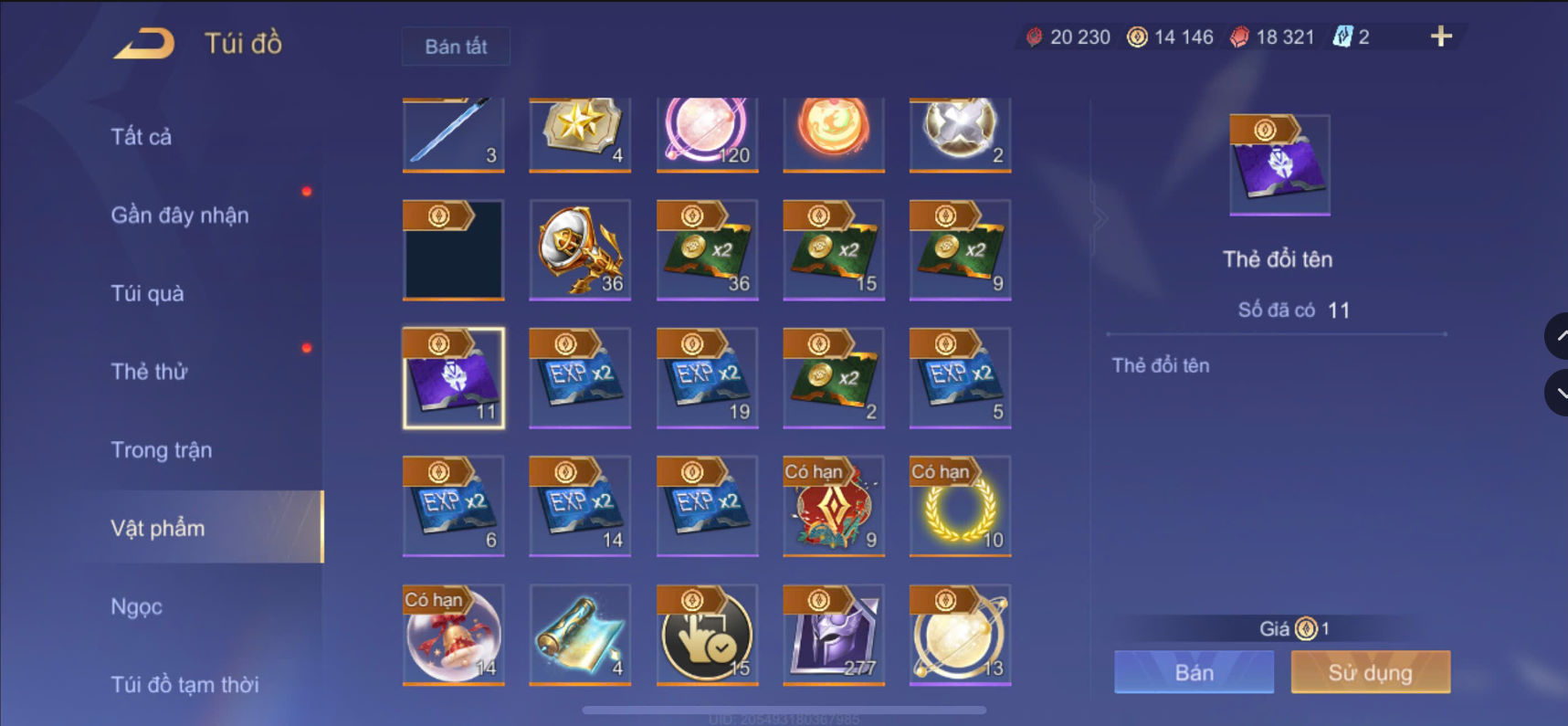The image size is (1568, 726).
Task: Expand the right panel with the arrow chevron
Action: [x=1102, y=217]
